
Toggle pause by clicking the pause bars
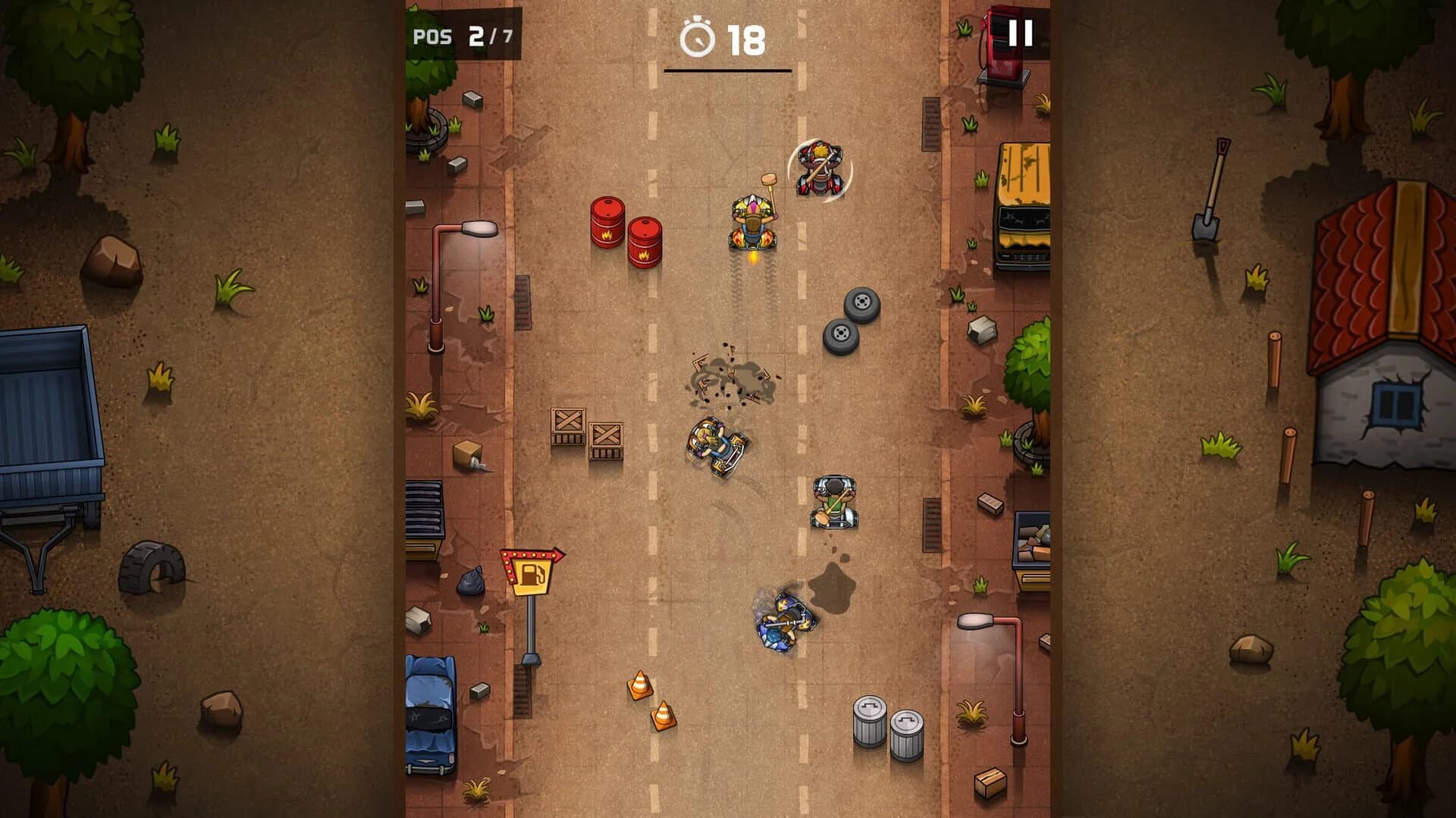coord(1020,33)
